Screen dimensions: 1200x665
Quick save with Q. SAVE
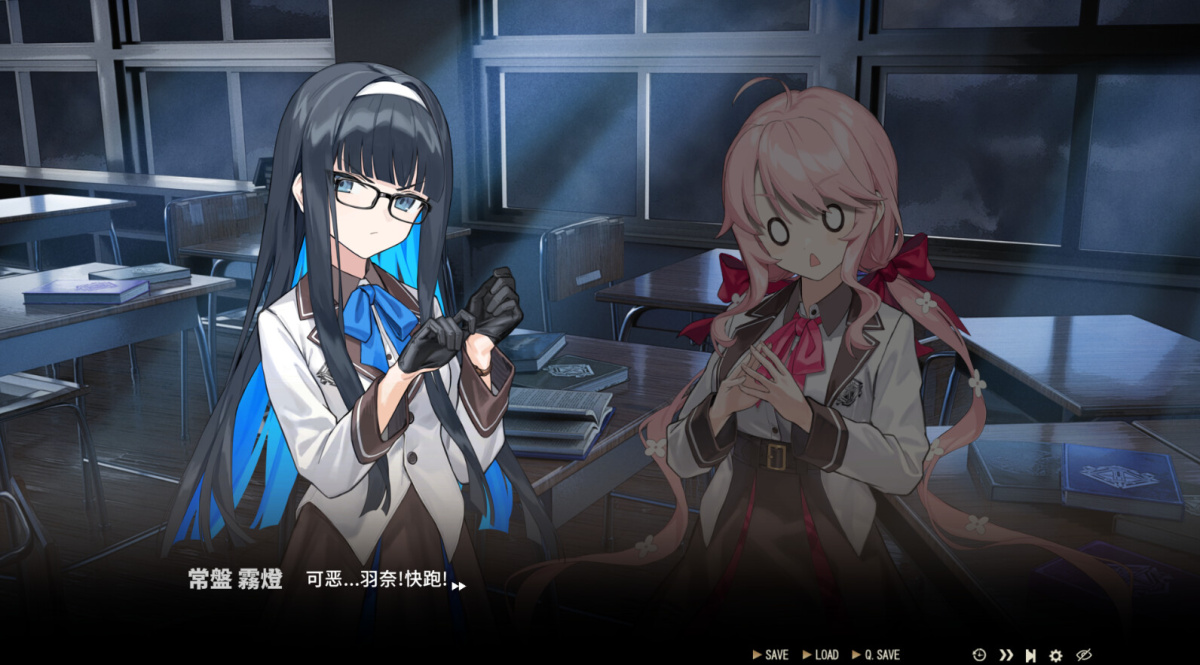pos(876,655)
